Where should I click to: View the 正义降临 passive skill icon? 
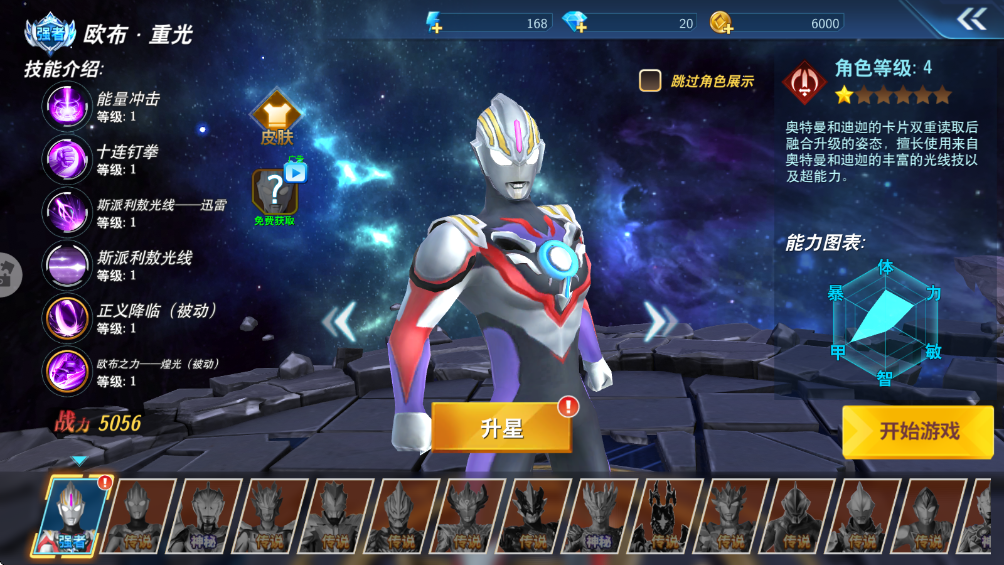click(67, 318)
